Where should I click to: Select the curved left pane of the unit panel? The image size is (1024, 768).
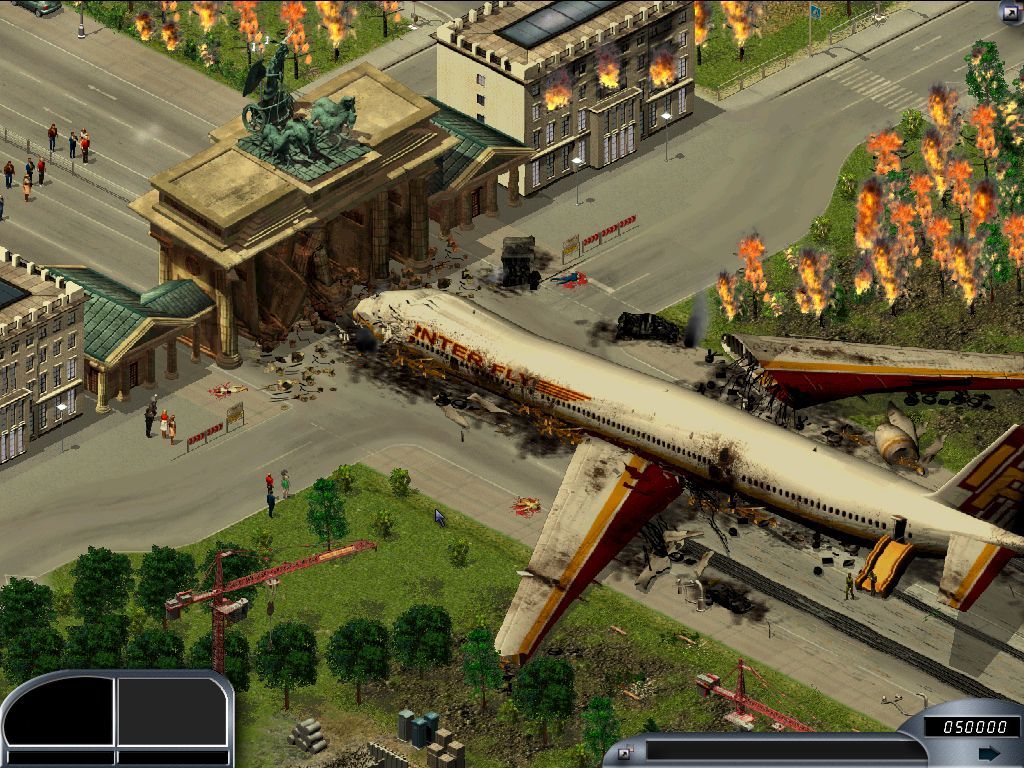click(60, 716)
